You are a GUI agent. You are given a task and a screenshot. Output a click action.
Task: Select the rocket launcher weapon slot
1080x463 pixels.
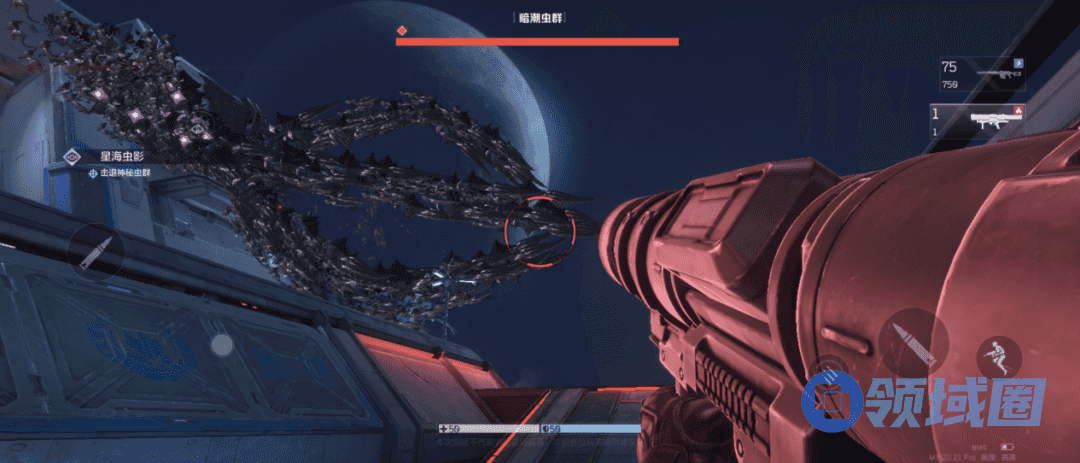(x=979, y=122)
